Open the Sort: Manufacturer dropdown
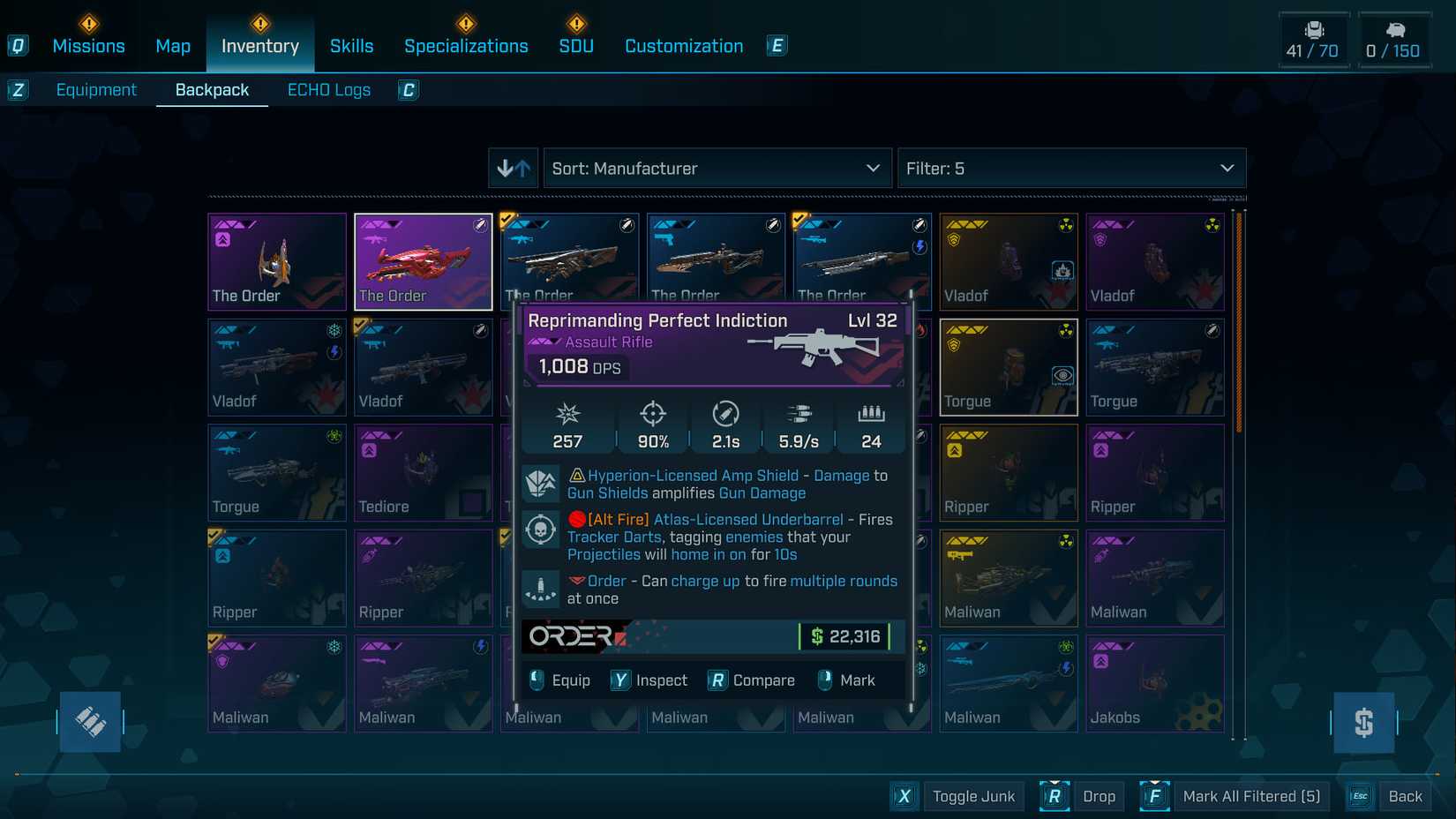Screen dimensions: 1456x819 [x=717, y=168]
